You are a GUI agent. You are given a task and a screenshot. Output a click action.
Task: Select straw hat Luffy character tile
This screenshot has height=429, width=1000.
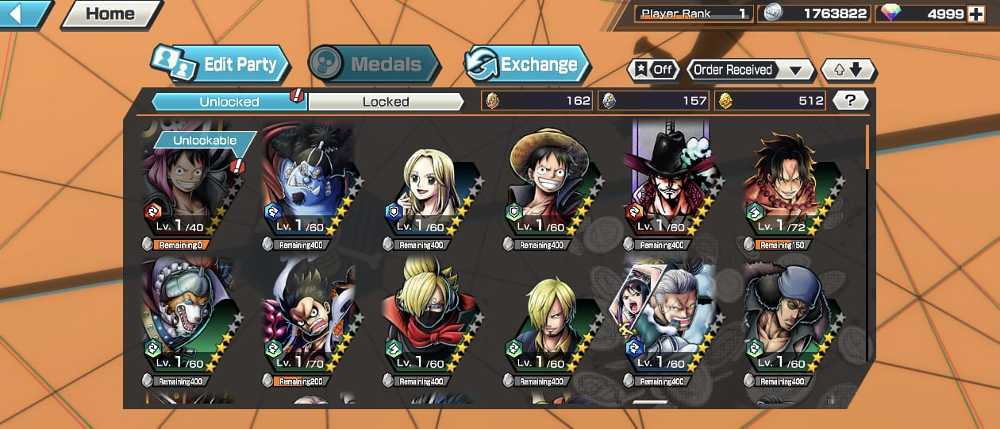(552, 190)
